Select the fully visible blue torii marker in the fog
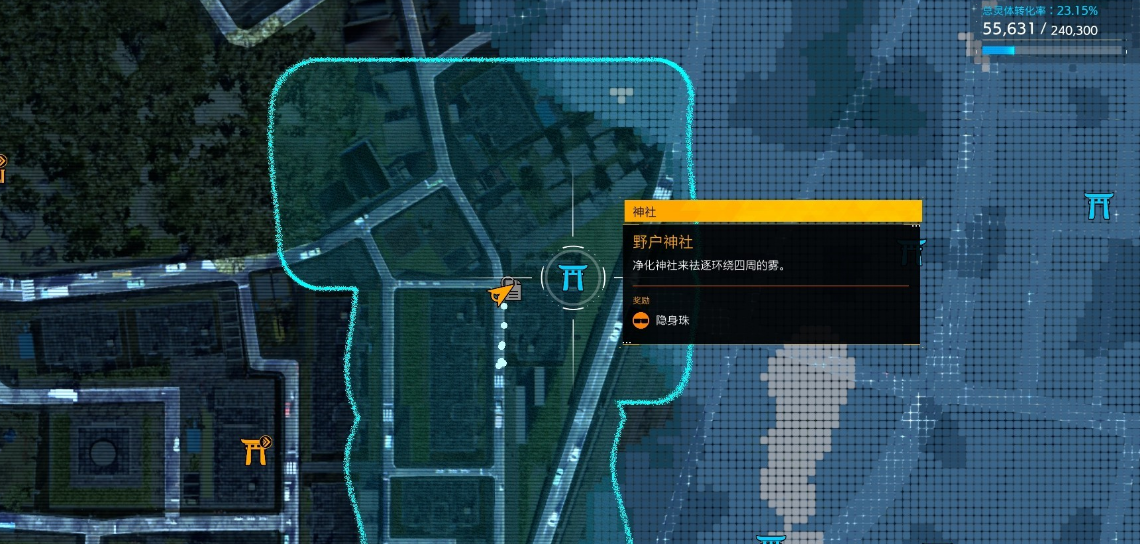 coord(1098,206)
